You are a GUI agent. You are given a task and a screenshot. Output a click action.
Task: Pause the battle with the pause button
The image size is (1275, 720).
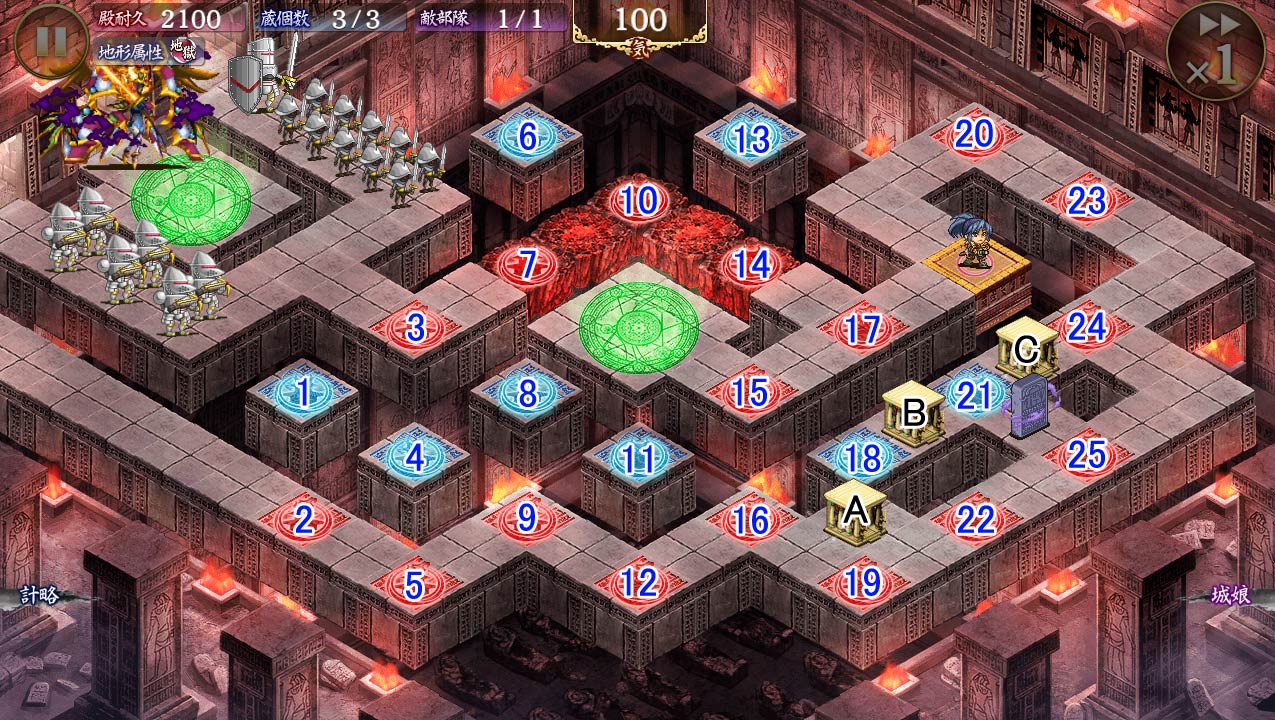pos(52,41)
